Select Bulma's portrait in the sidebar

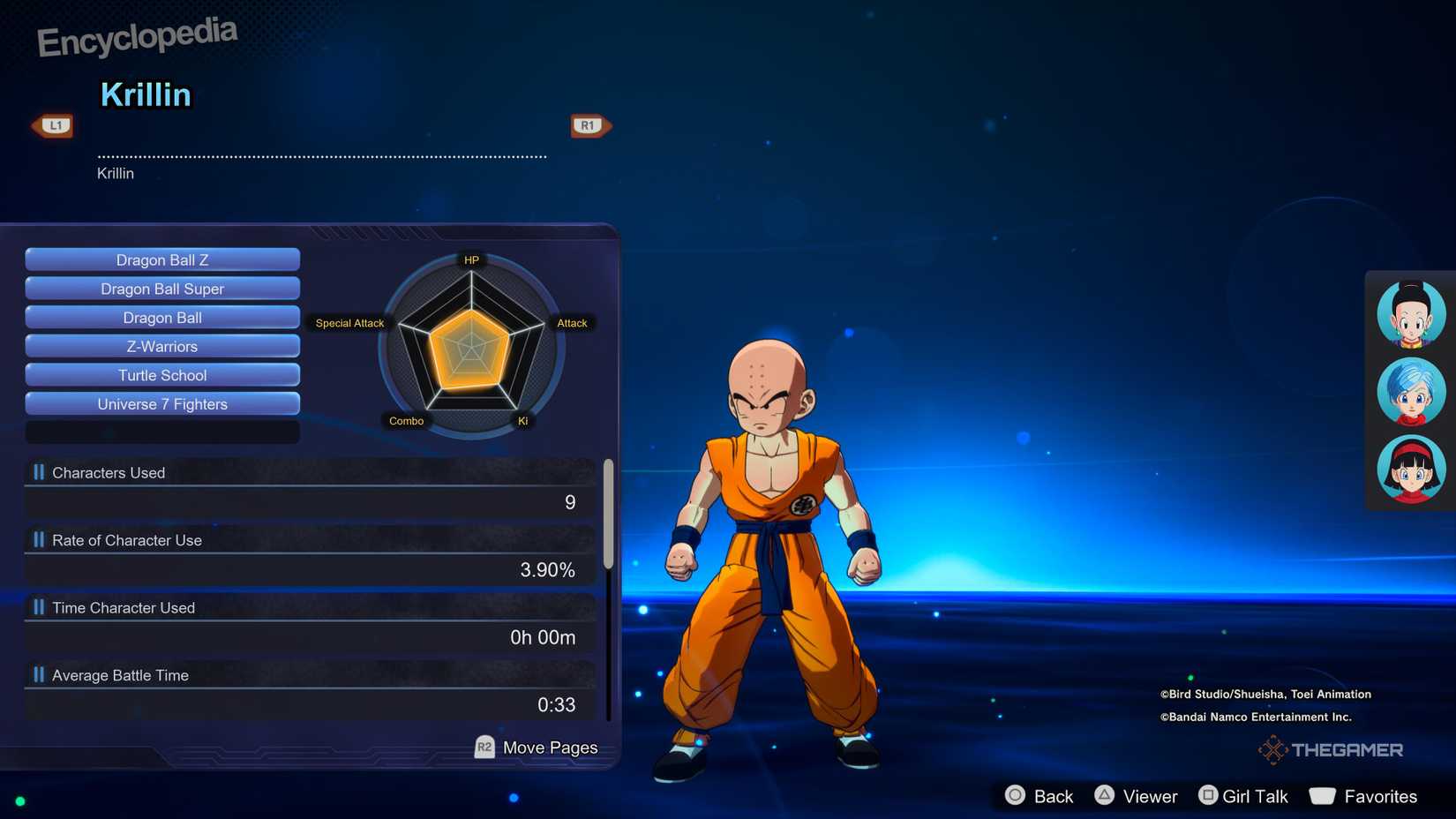pos(1409,391)
